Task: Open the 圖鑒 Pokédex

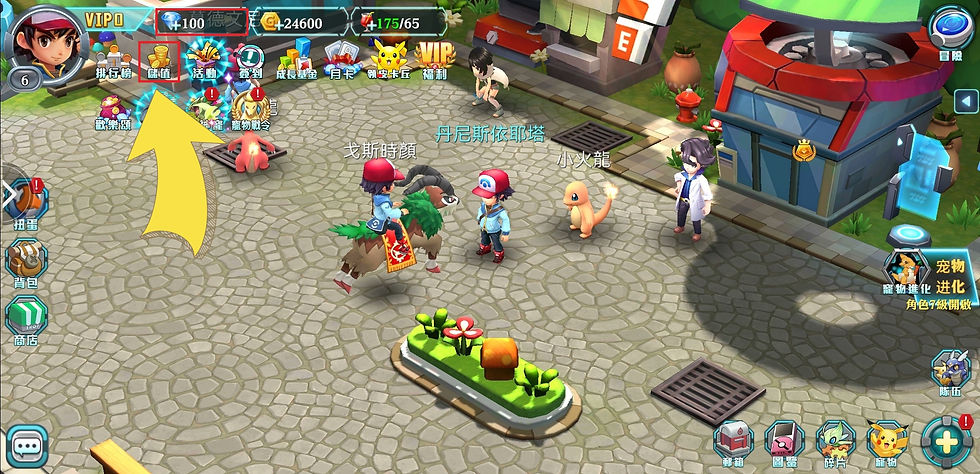Action: pyautogui.click(x=786, y=443)
